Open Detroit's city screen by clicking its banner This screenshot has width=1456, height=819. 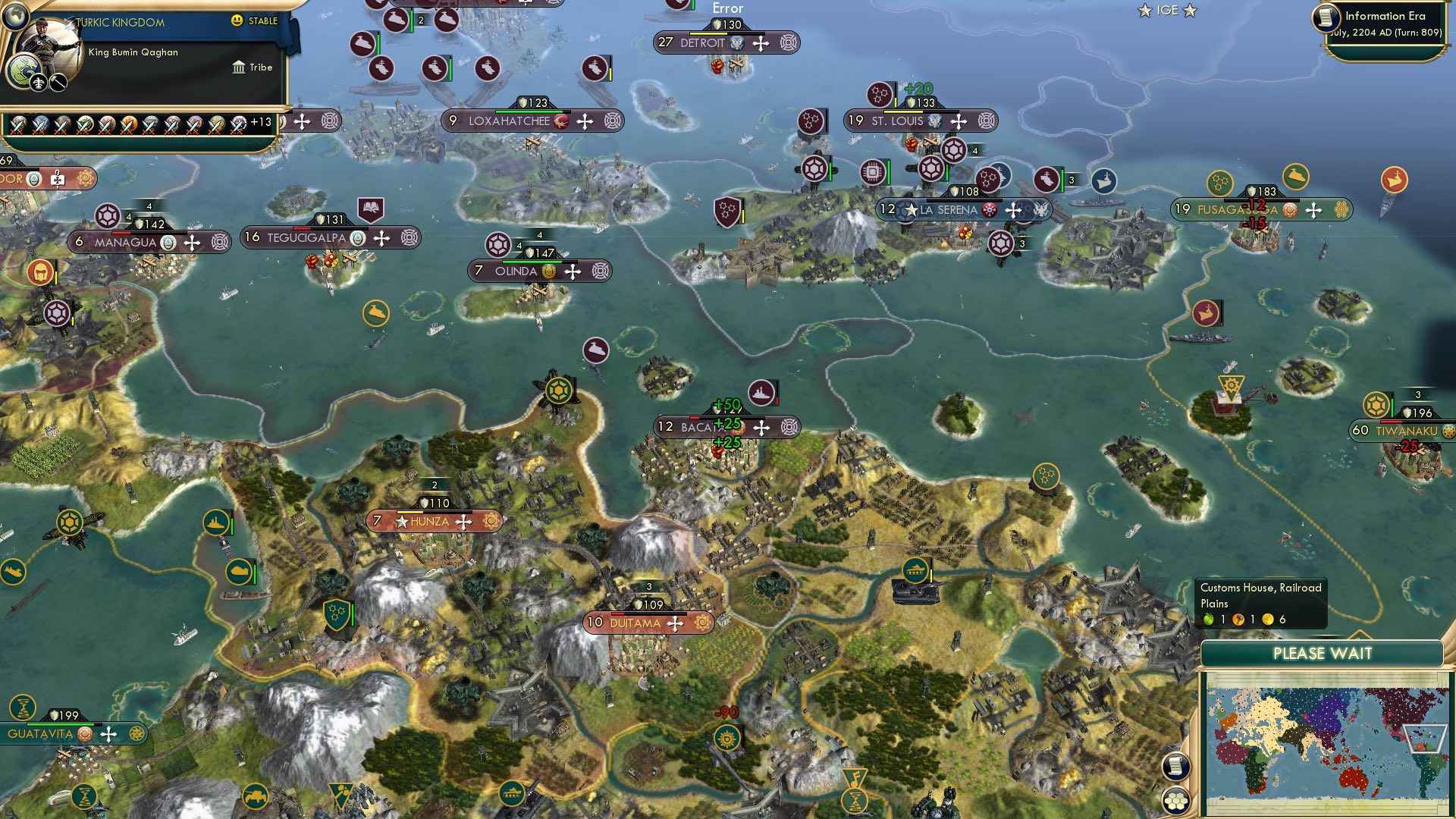tap(704, 43)
